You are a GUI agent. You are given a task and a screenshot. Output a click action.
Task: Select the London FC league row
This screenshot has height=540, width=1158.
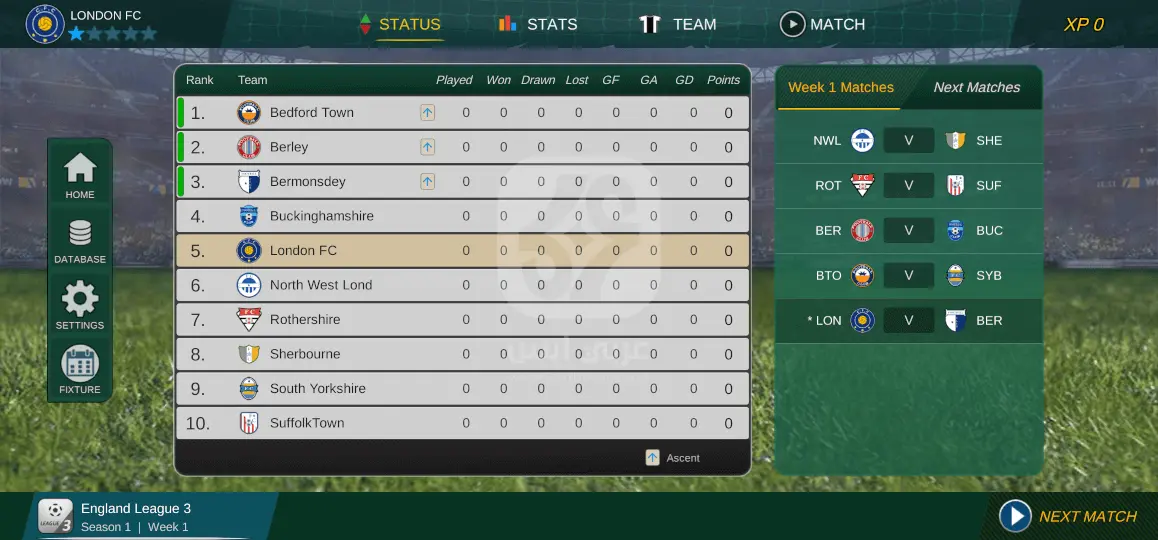(x=462, y=251)
